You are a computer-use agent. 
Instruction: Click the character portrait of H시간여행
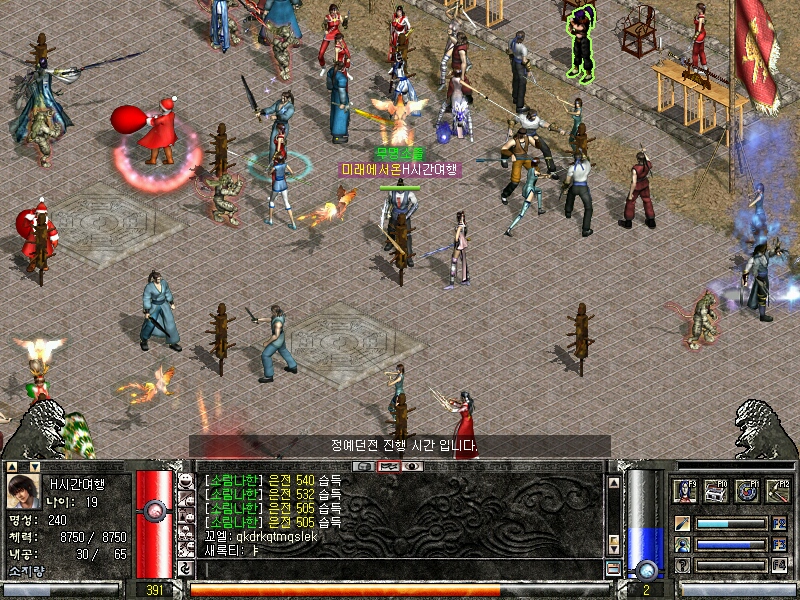[24, 491]
